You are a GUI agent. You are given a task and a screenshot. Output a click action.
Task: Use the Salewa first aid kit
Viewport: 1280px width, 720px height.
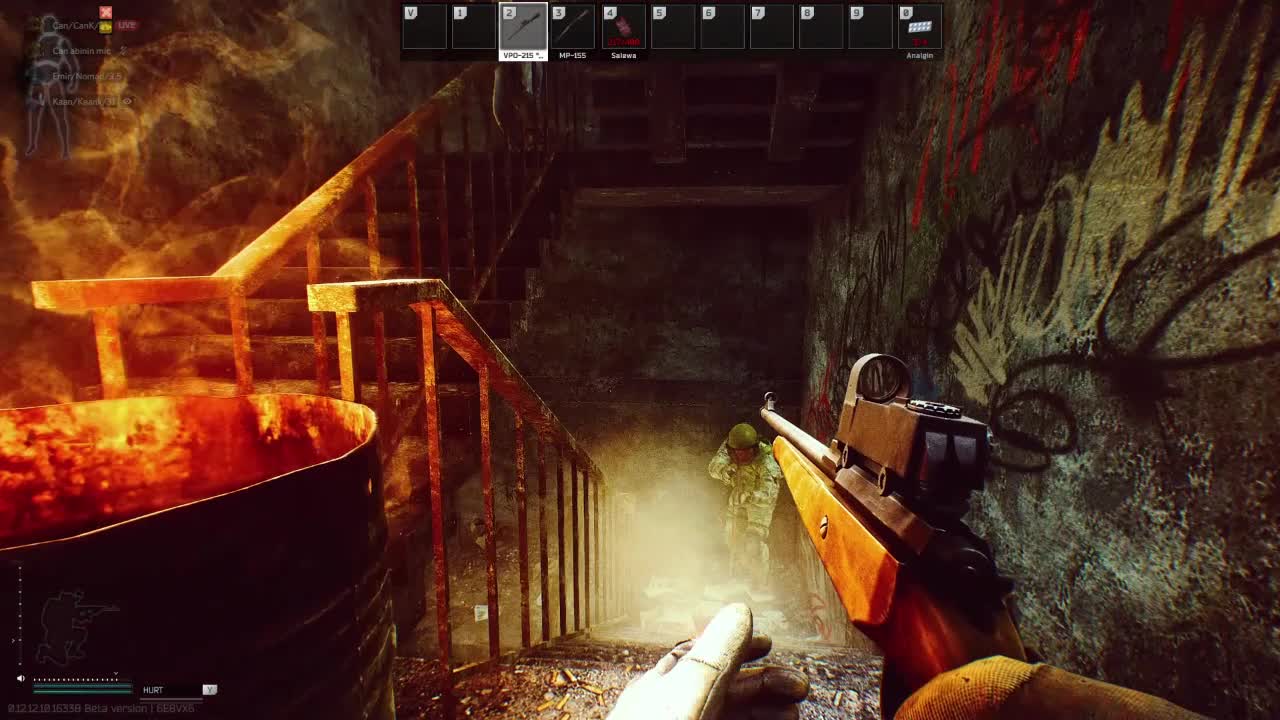(x=623, y=27)
